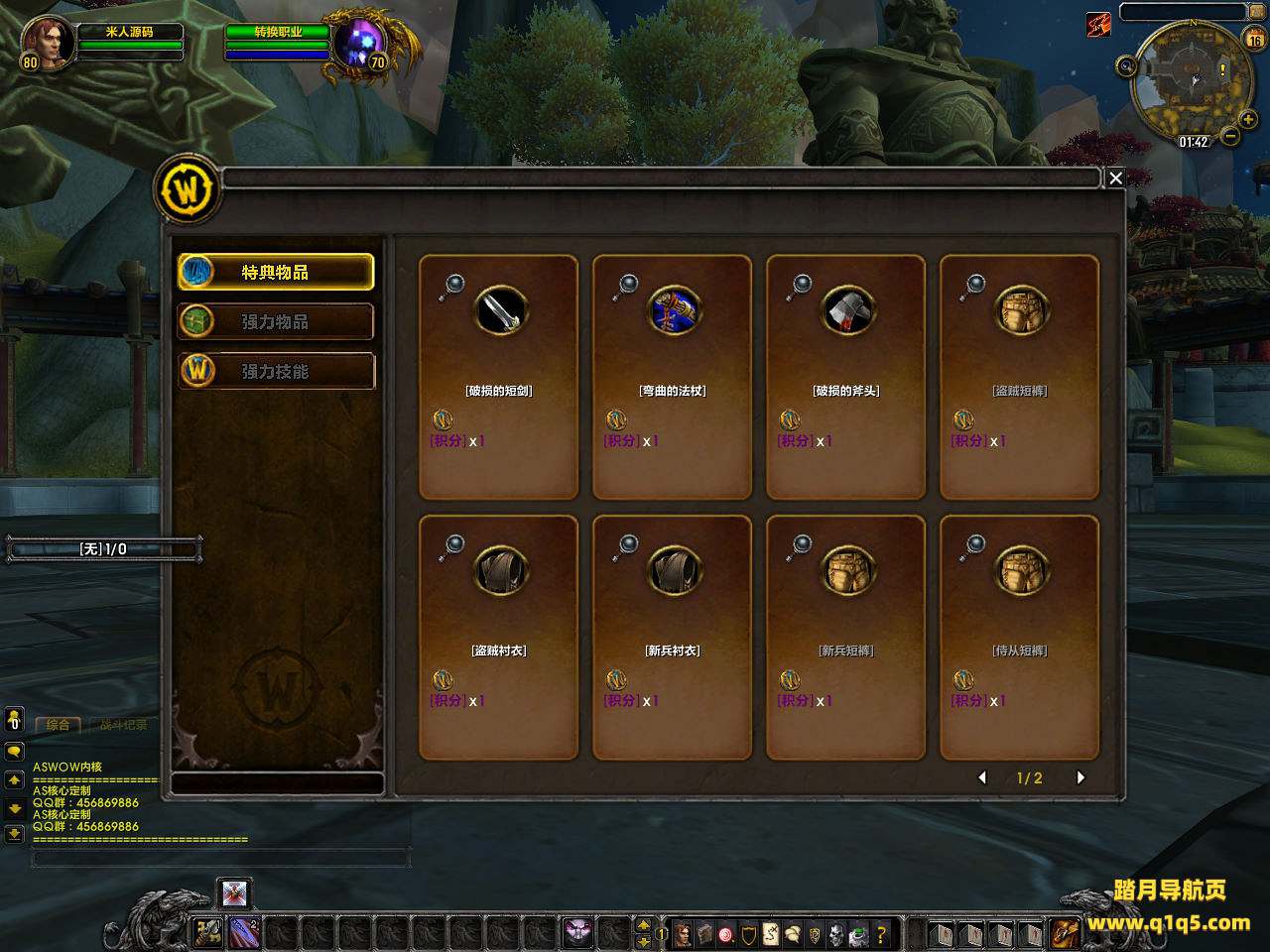This screenshot has height=952, width=1270.
Task: Select the 弯曲的法杖 staff item
Action: pos(673,377)
